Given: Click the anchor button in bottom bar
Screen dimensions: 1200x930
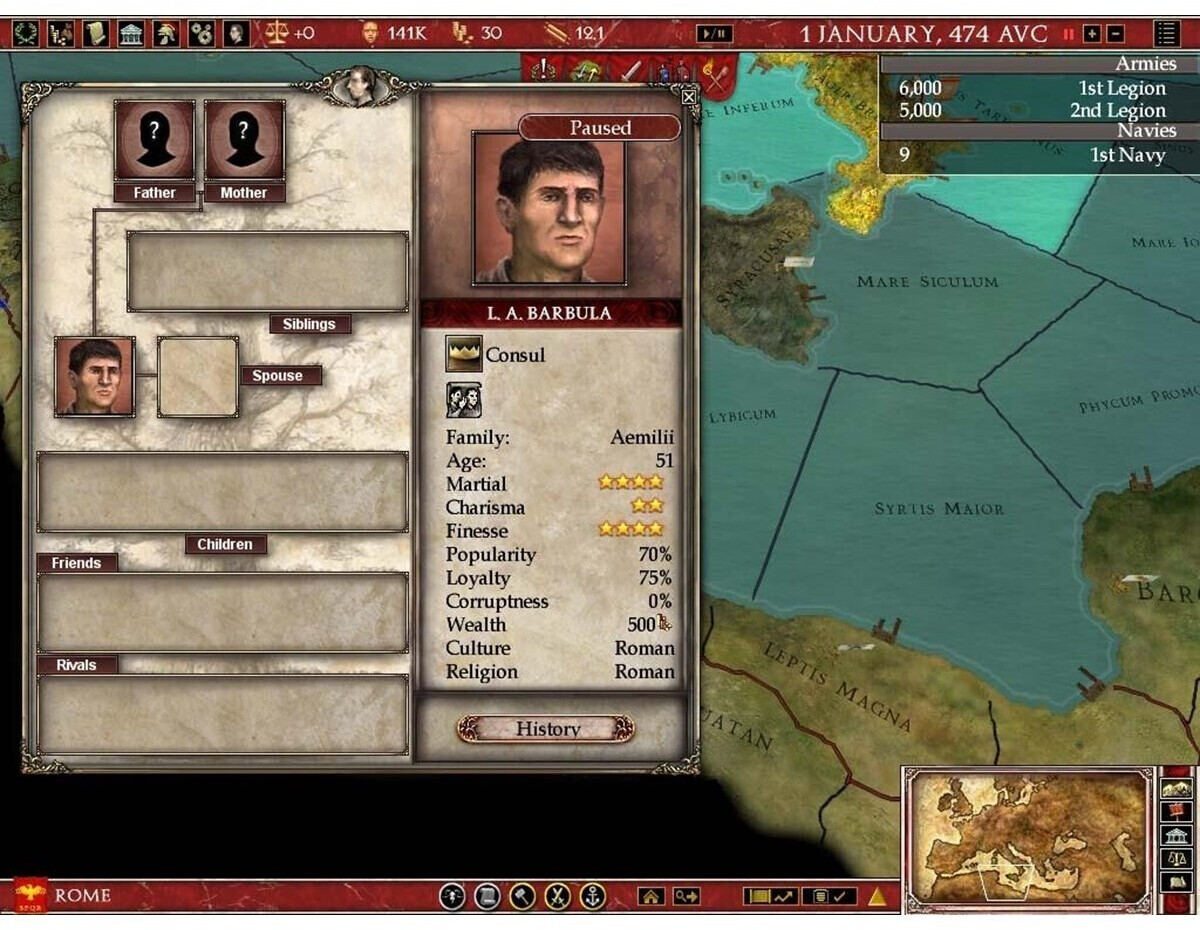Looking at the screenshot, I should 593,896.
